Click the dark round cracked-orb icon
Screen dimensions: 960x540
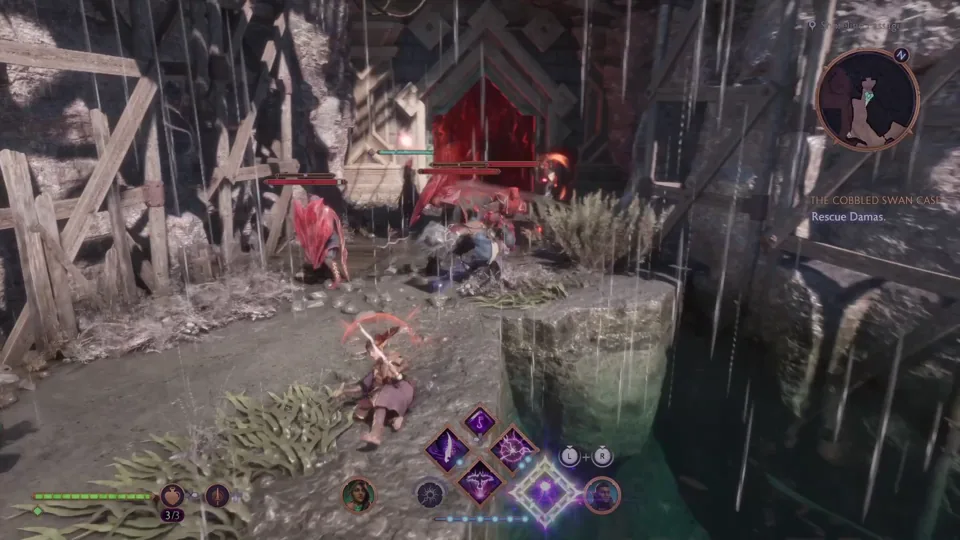tap(432, 494)
